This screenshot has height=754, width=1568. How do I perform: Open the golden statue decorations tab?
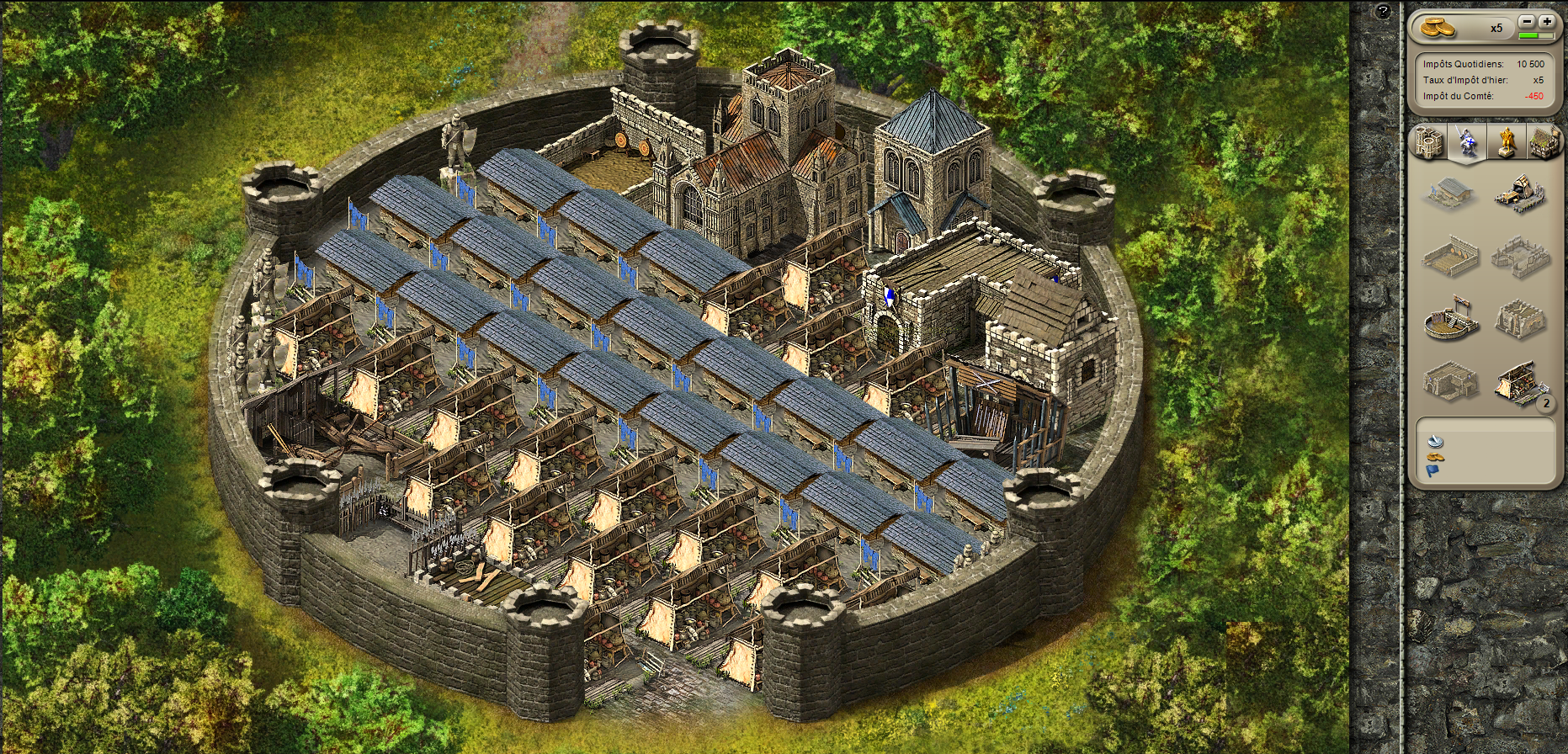(x=1506, y=142)
